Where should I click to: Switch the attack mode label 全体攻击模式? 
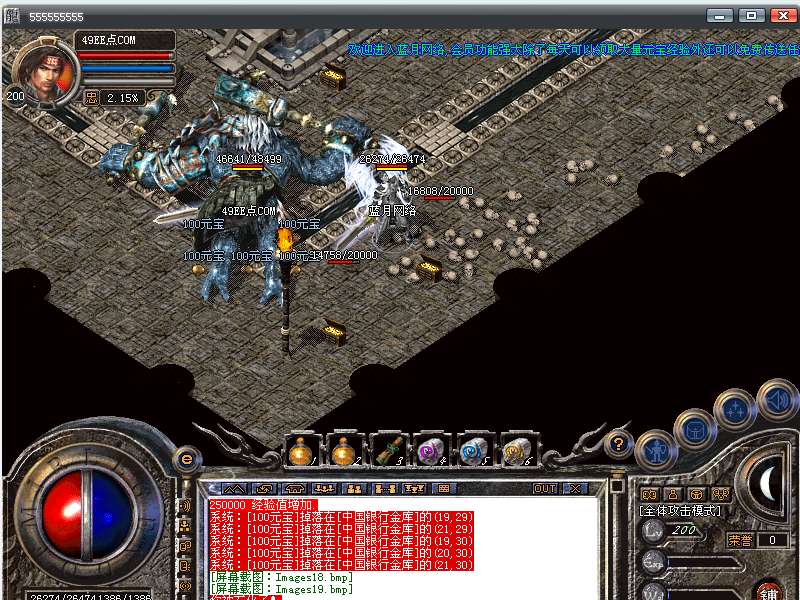pyautogui.click(x=680, y=511)
